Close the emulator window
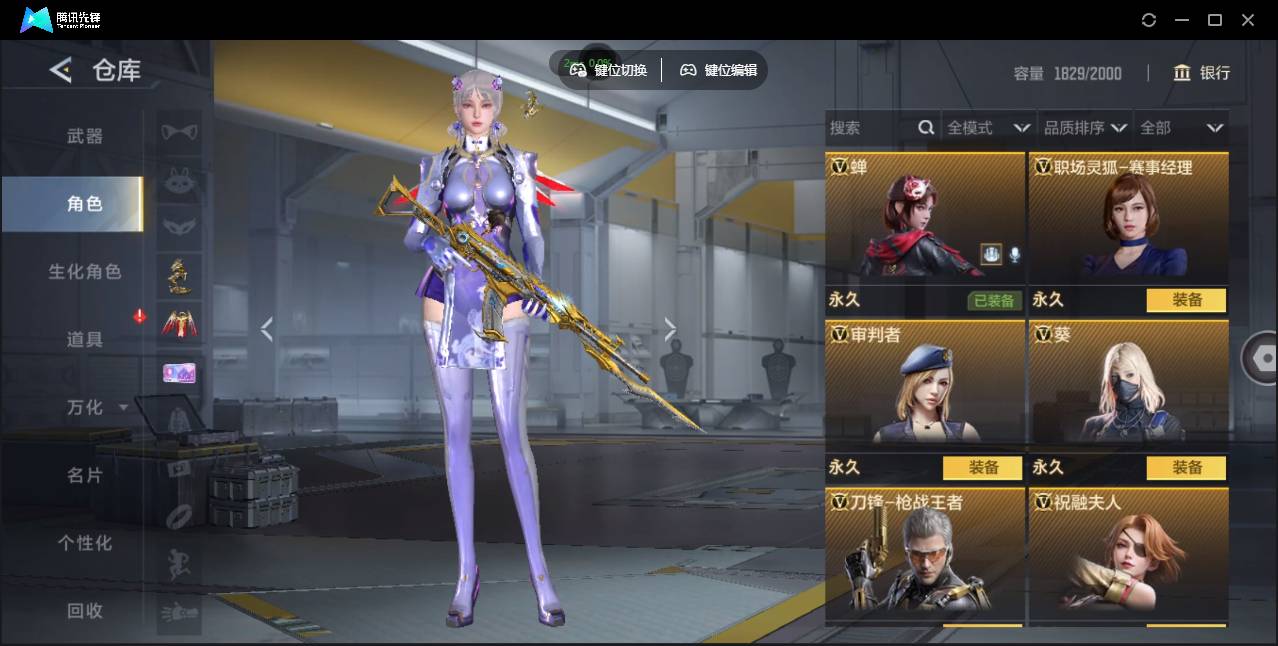The height and width of the screenshot is (646, 1278). point(1248,20)
